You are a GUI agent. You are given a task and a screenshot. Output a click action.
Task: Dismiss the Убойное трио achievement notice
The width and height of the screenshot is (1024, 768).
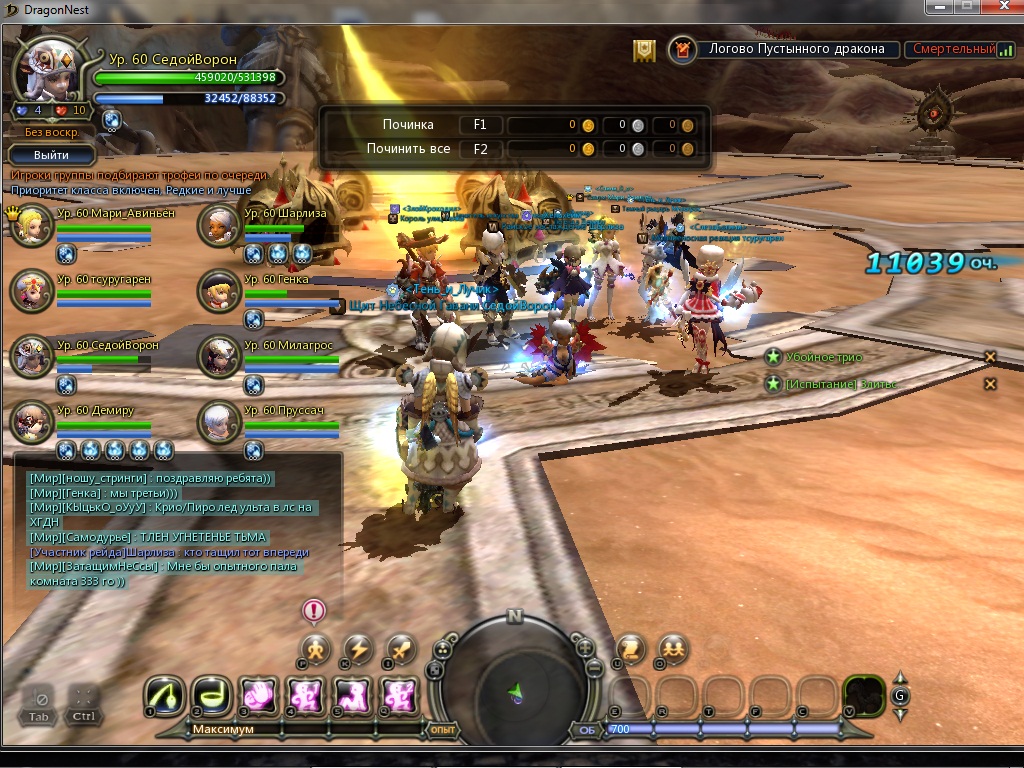tap(990, 357)
